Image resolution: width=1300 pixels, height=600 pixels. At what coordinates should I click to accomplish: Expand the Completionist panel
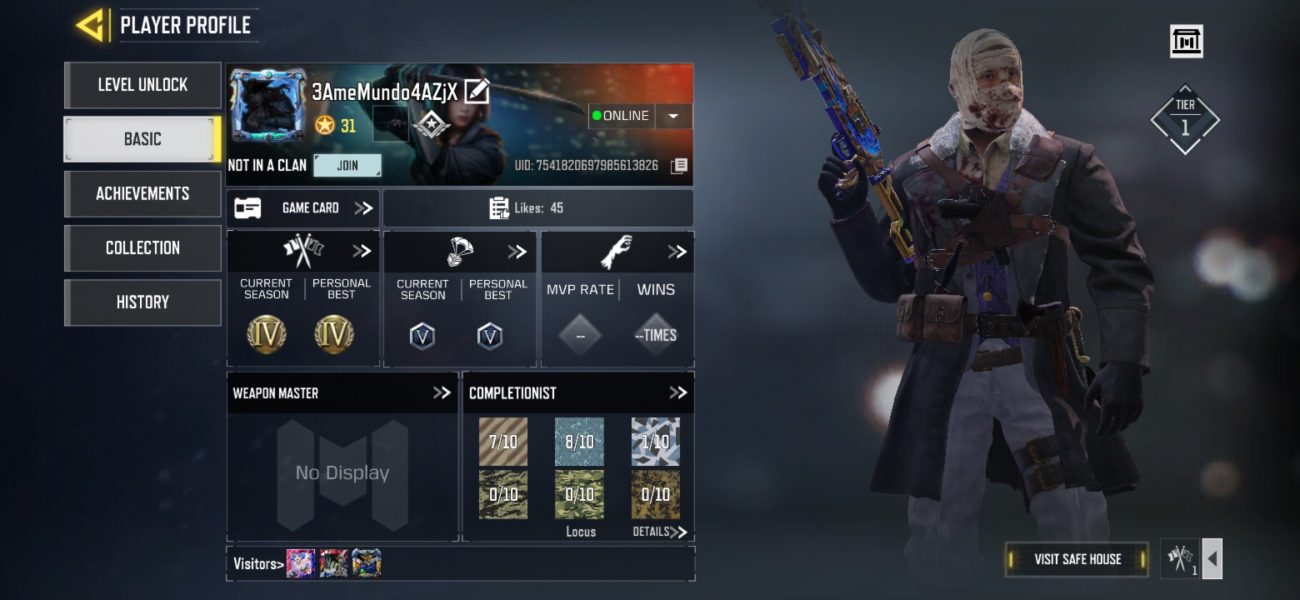point(678,393)
